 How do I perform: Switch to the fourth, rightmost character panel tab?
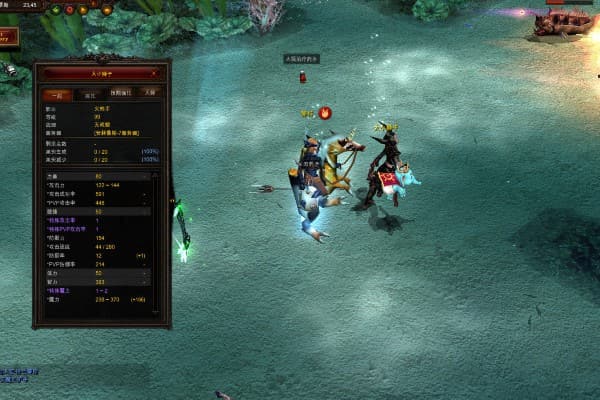(149, 93)
